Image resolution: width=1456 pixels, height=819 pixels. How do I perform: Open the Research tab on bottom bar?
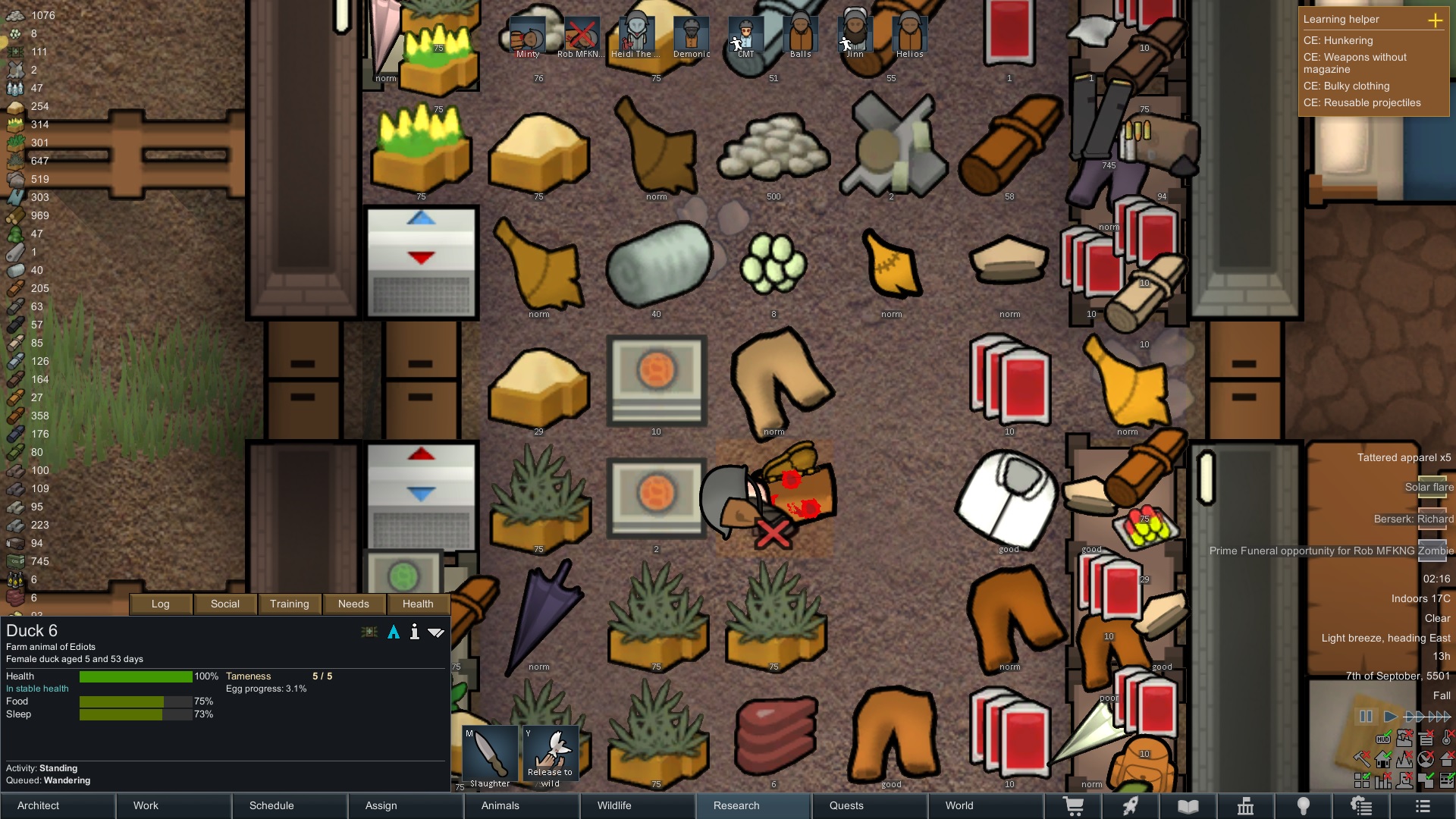point(736,805)
